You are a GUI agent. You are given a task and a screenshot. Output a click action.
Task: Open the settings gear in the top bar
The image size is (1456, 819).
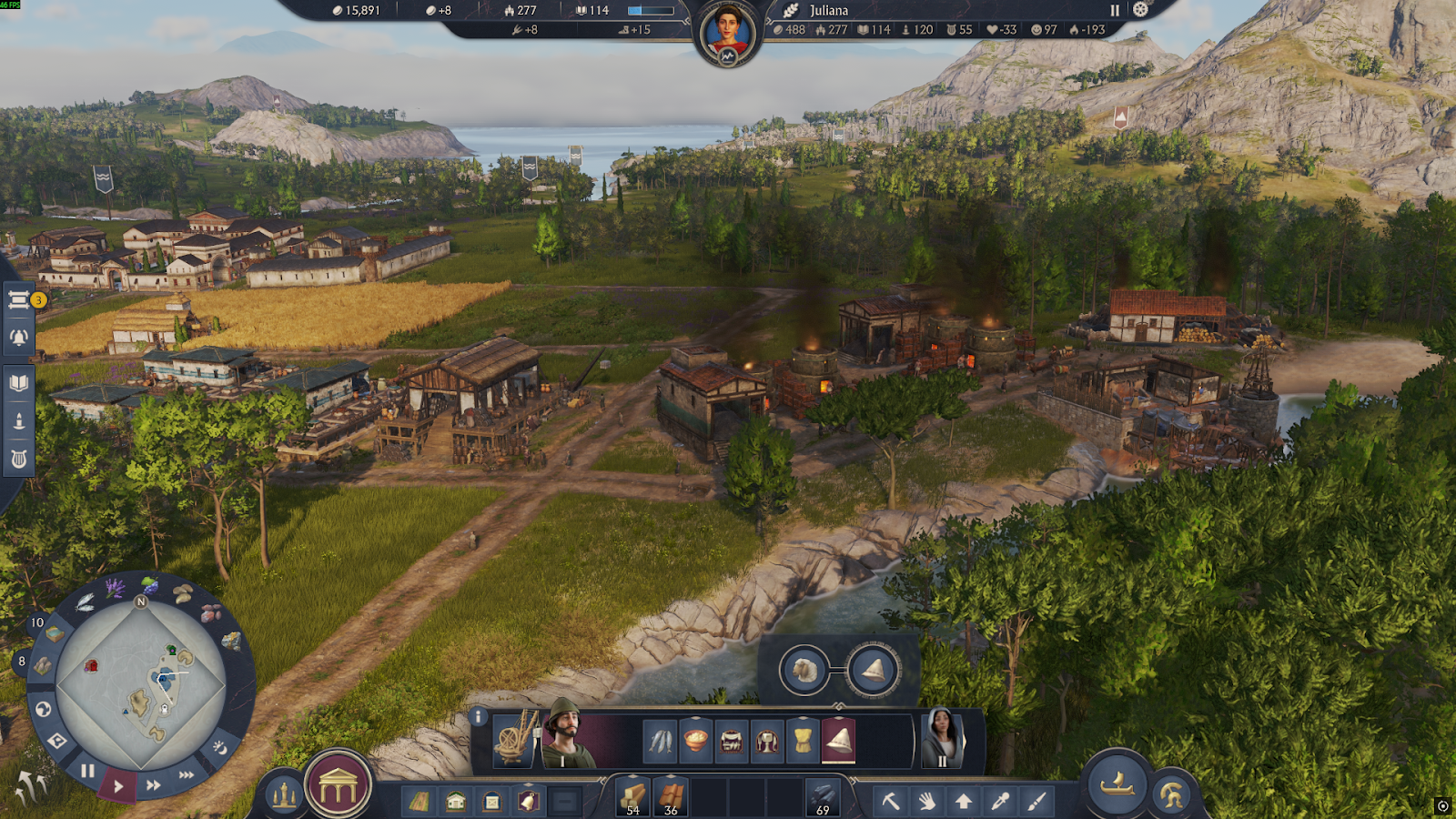[1140, 10]
